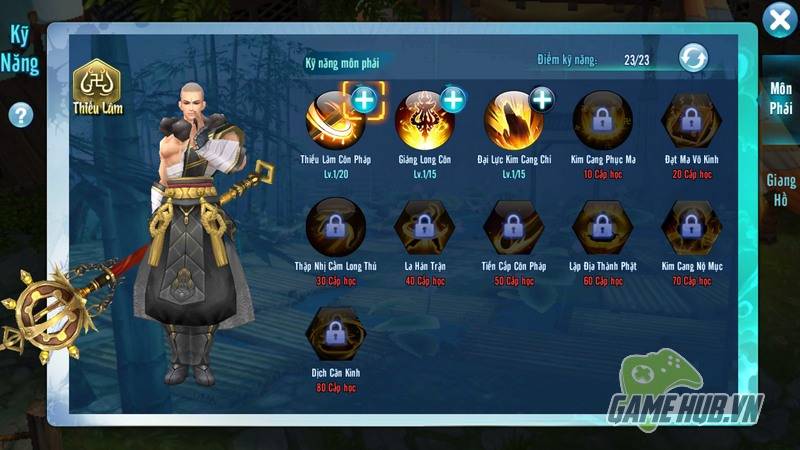The width and height of the screenshot is (800, 450).
Task: Click the Thiếu Lâm faction emblem
Action: 98,87
